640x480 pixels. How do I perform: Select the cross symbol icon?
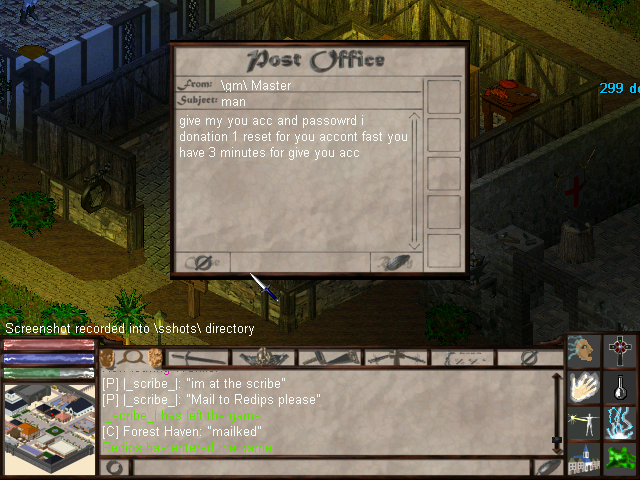click(x=621, y=350)
